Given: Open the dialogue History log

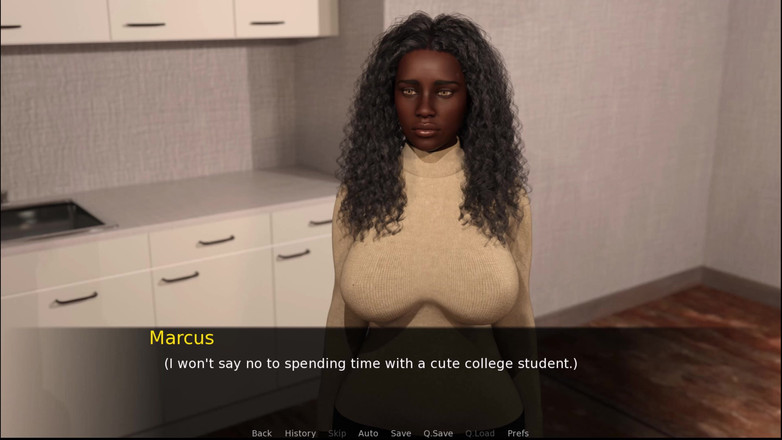Looking at the screenshot, I should point(300,433).
